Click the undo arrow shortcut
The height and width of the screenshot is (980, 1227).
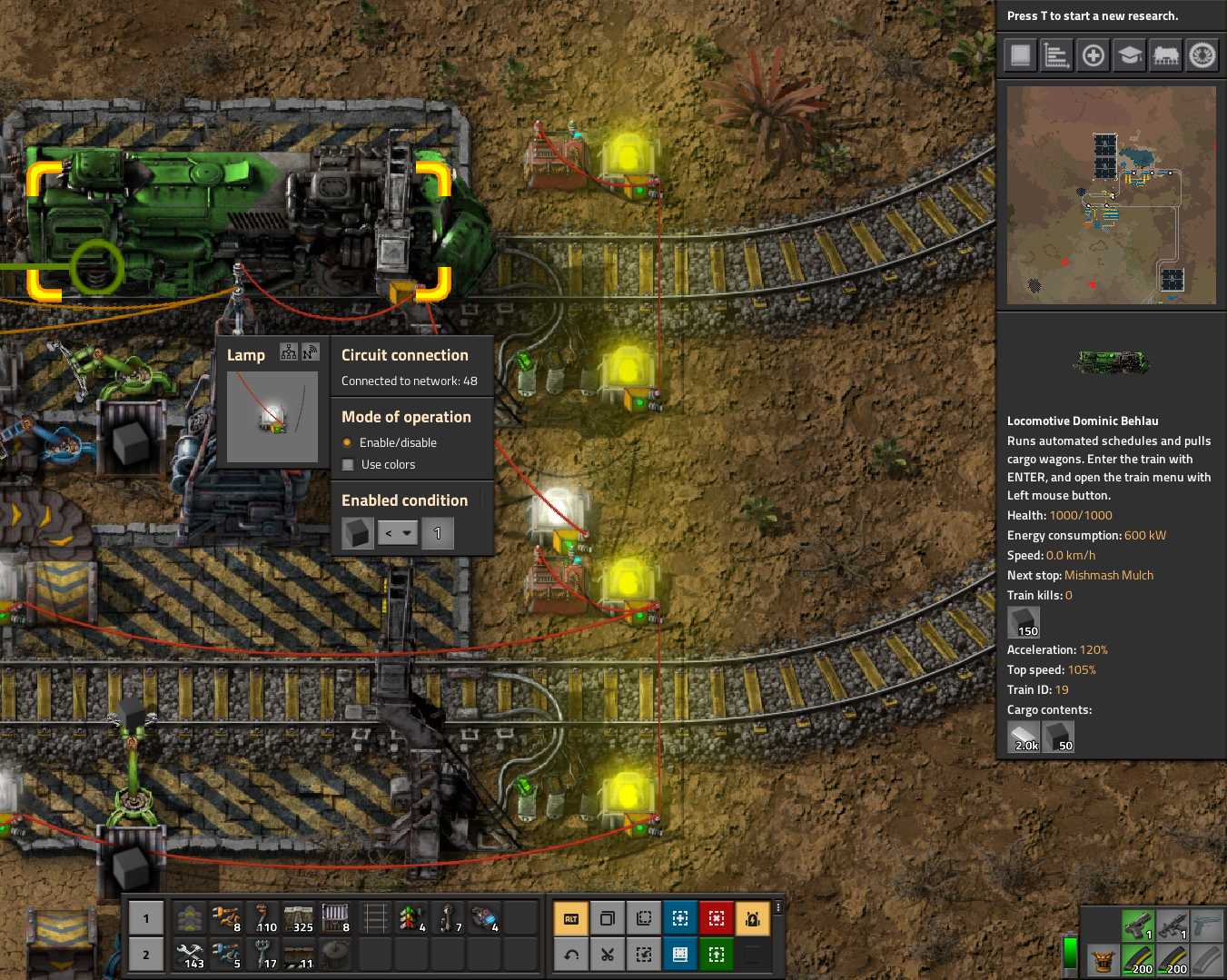point(571,955)
